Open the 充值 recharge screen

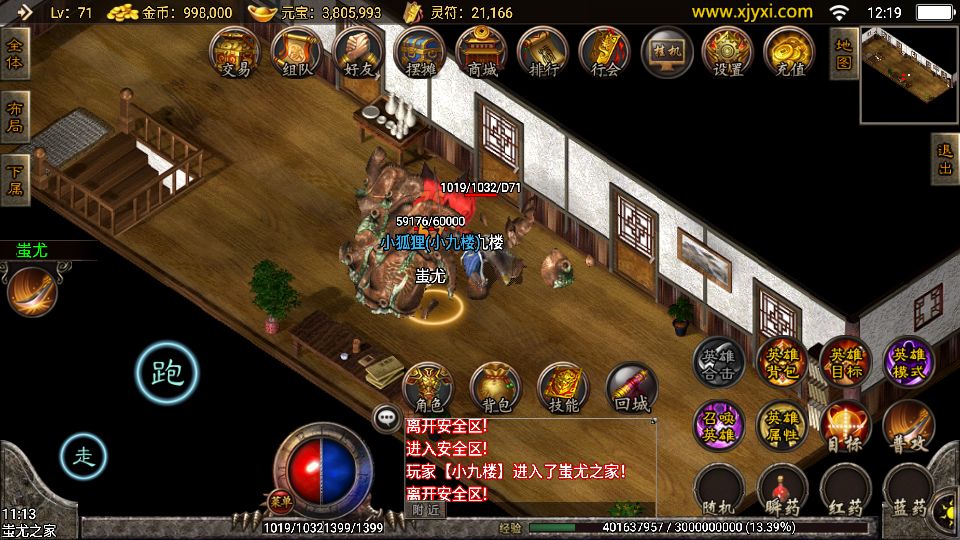click(789, 51)
